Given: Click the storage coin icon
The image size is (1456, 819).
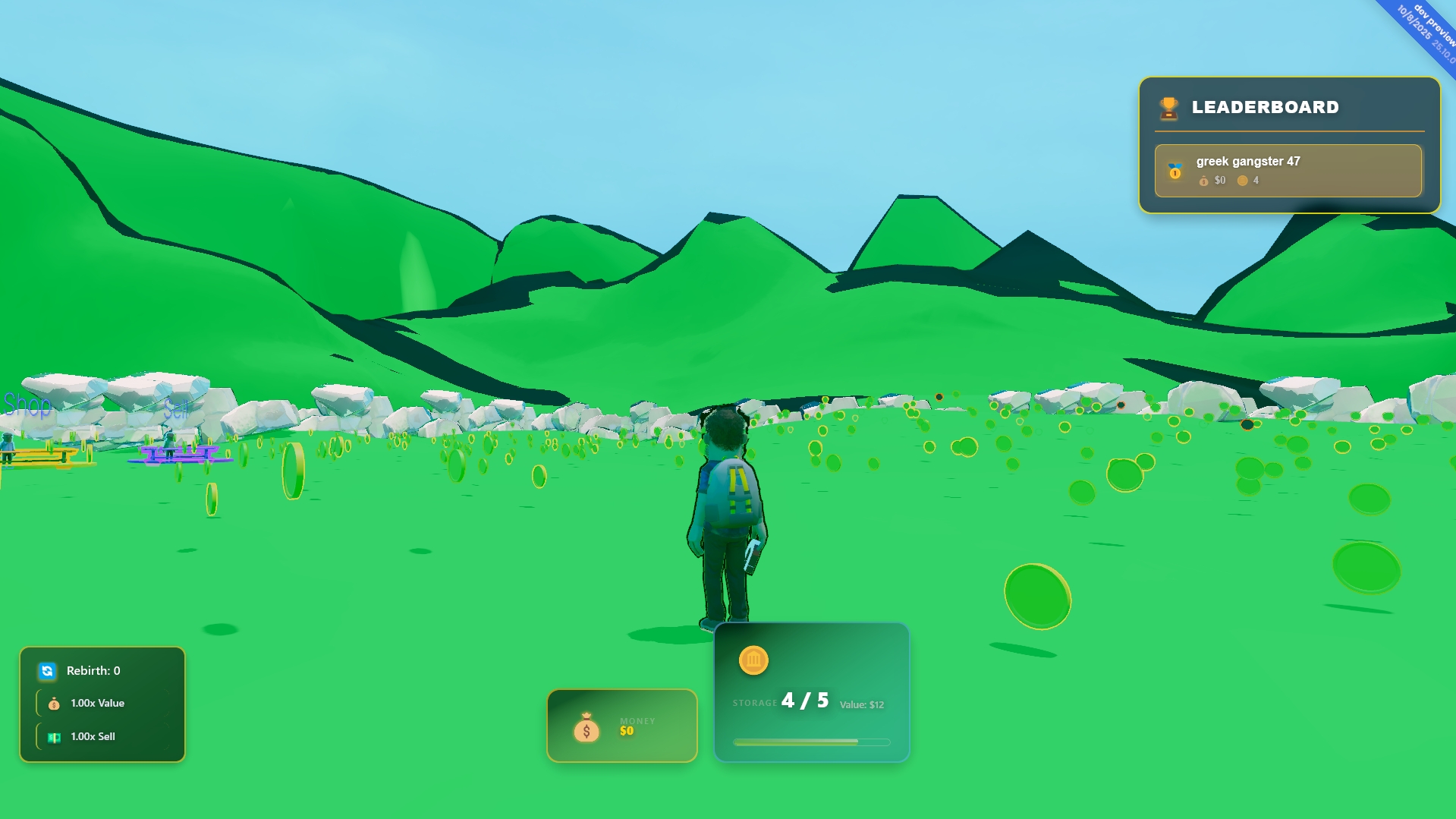Looking at the screenshot, I should click(753, 660).
